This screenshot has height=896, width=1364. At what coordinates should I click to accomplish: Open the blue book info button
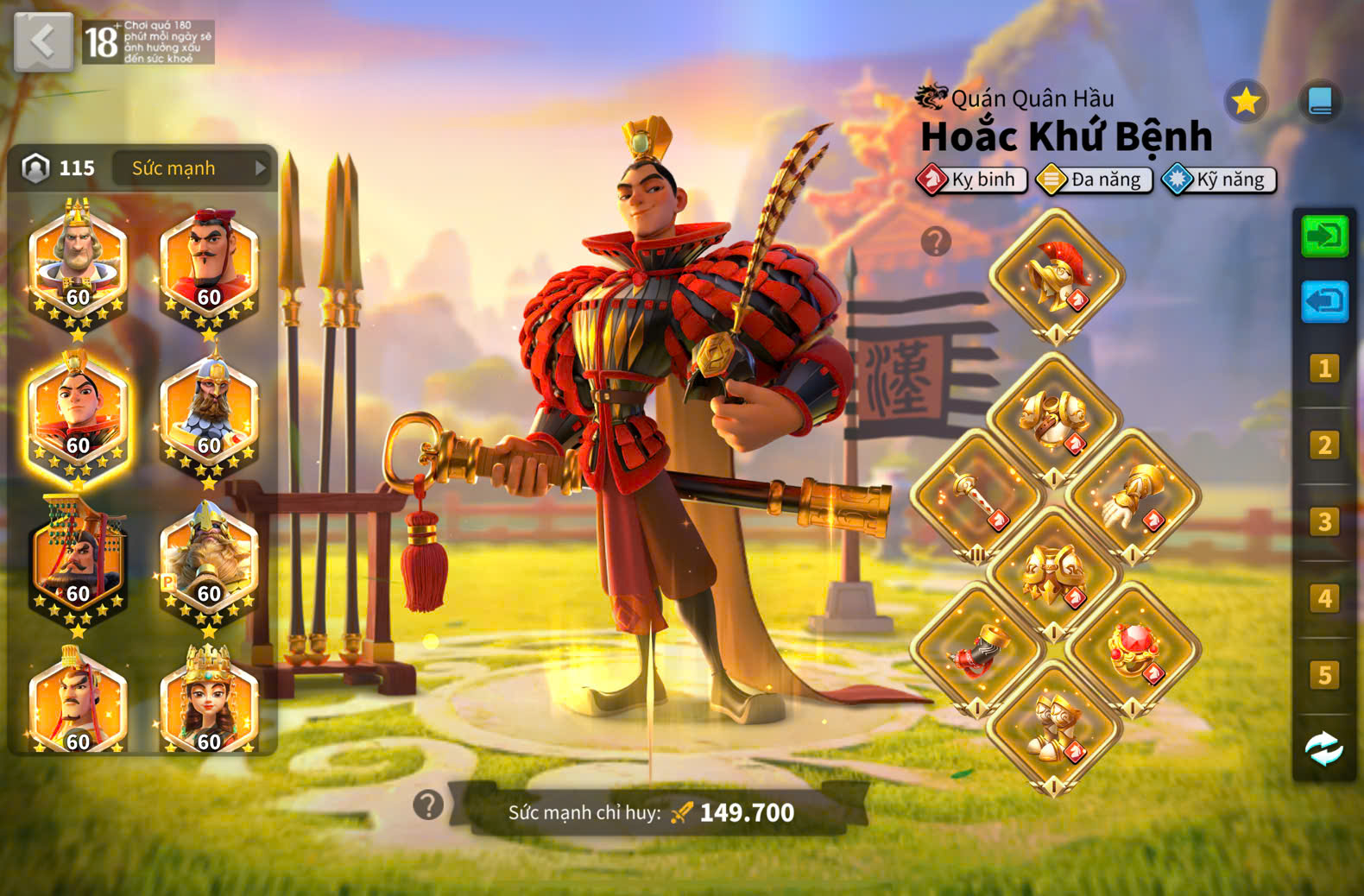click(1320, 102)
